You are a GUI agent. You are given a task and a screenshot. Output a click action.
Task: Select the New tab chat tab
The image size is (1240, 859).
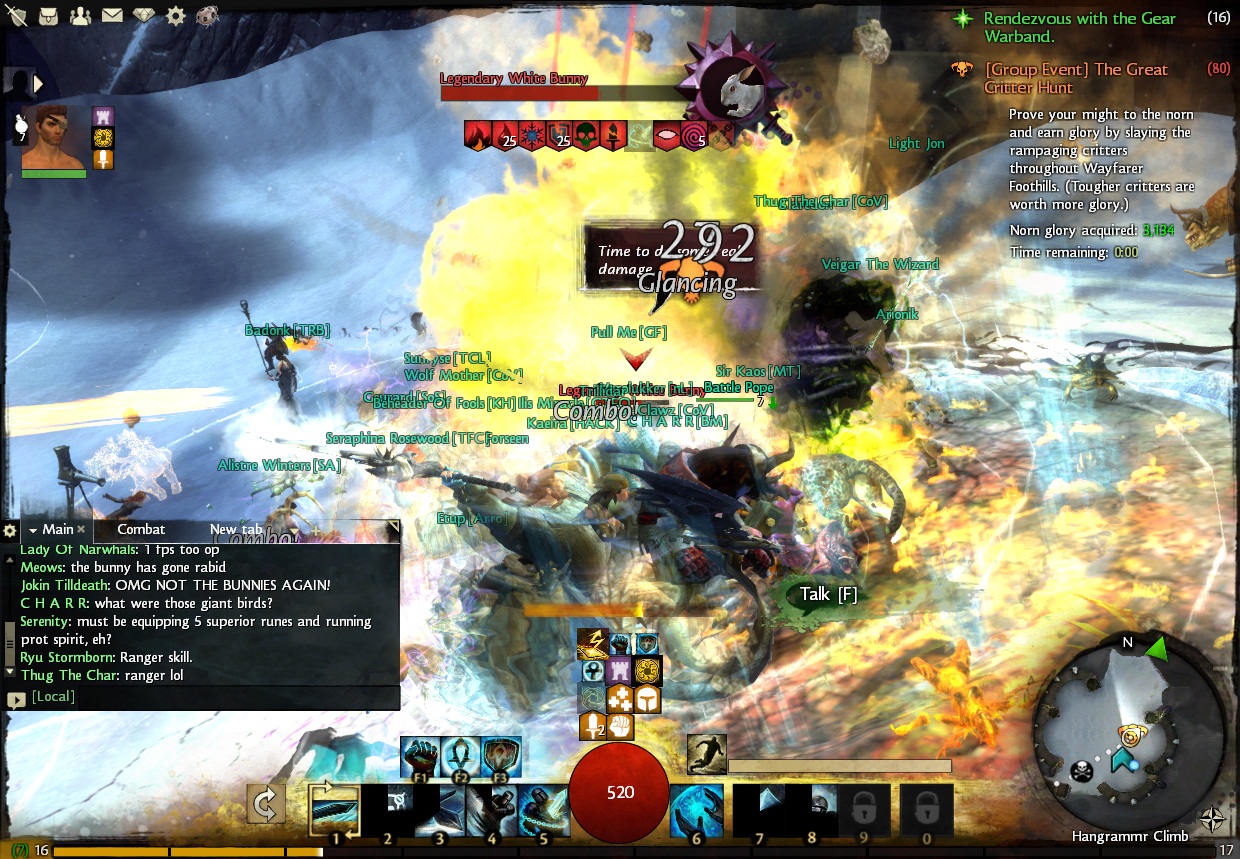pyautogui.click(x=236, y=529)
